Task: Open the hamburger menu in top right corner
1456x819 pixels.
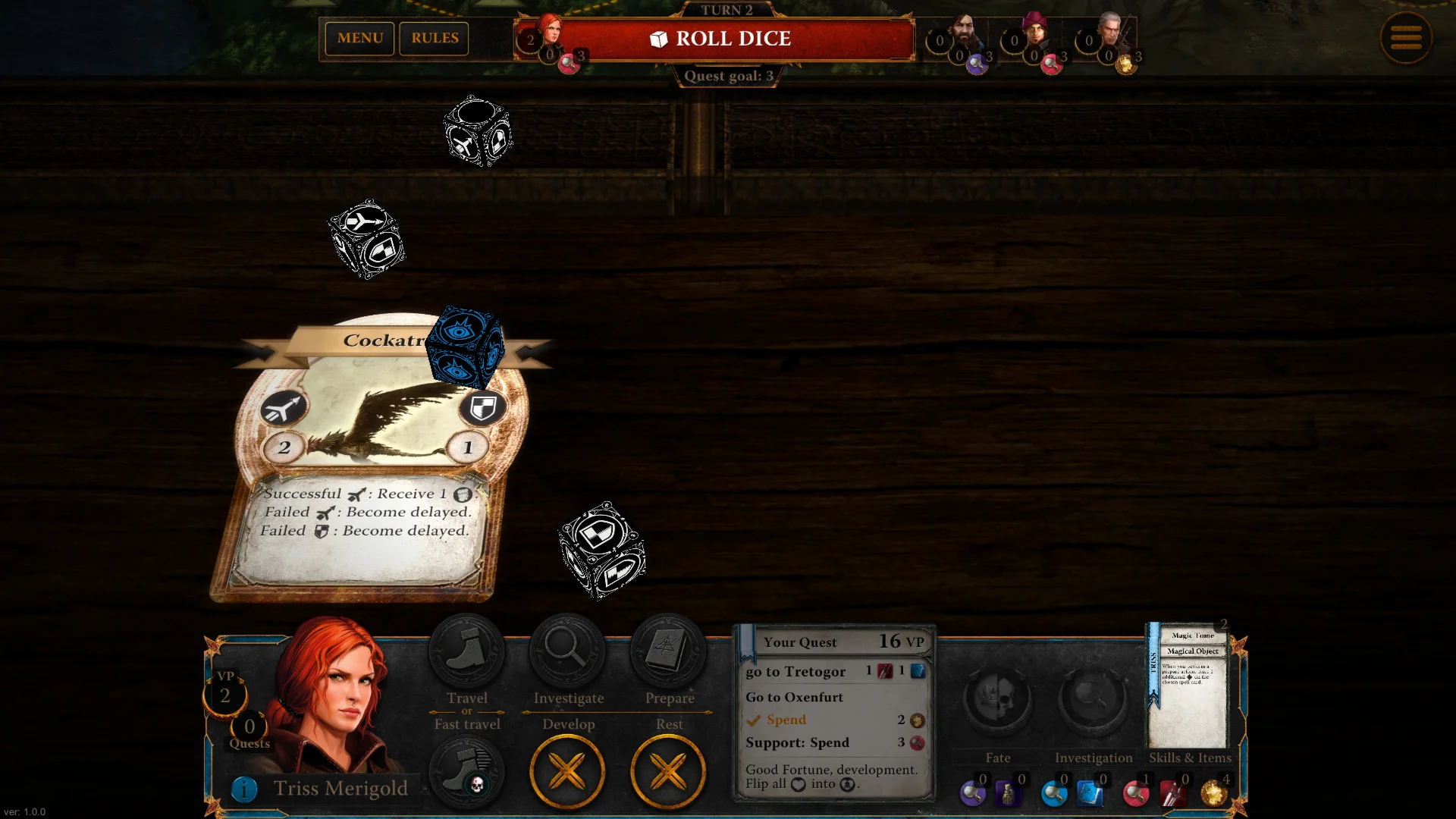Action: coord(1407,38)
